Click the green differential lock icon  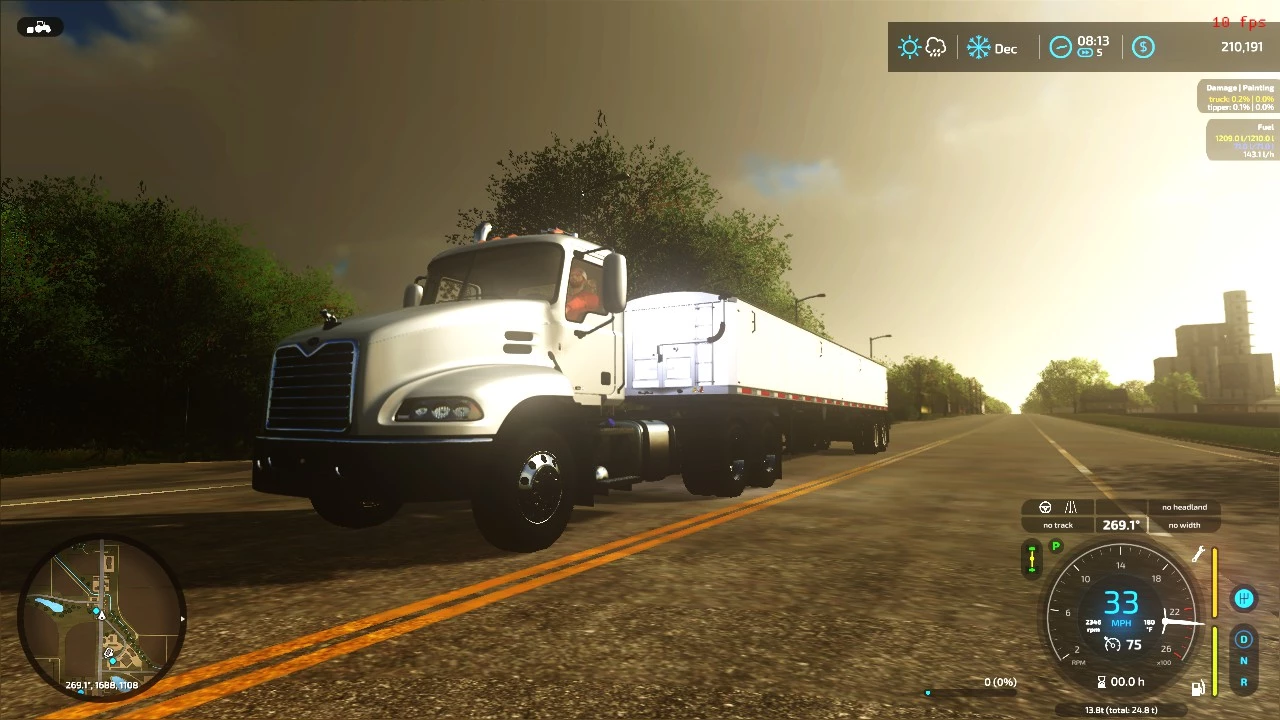[x=1033, y=559]
